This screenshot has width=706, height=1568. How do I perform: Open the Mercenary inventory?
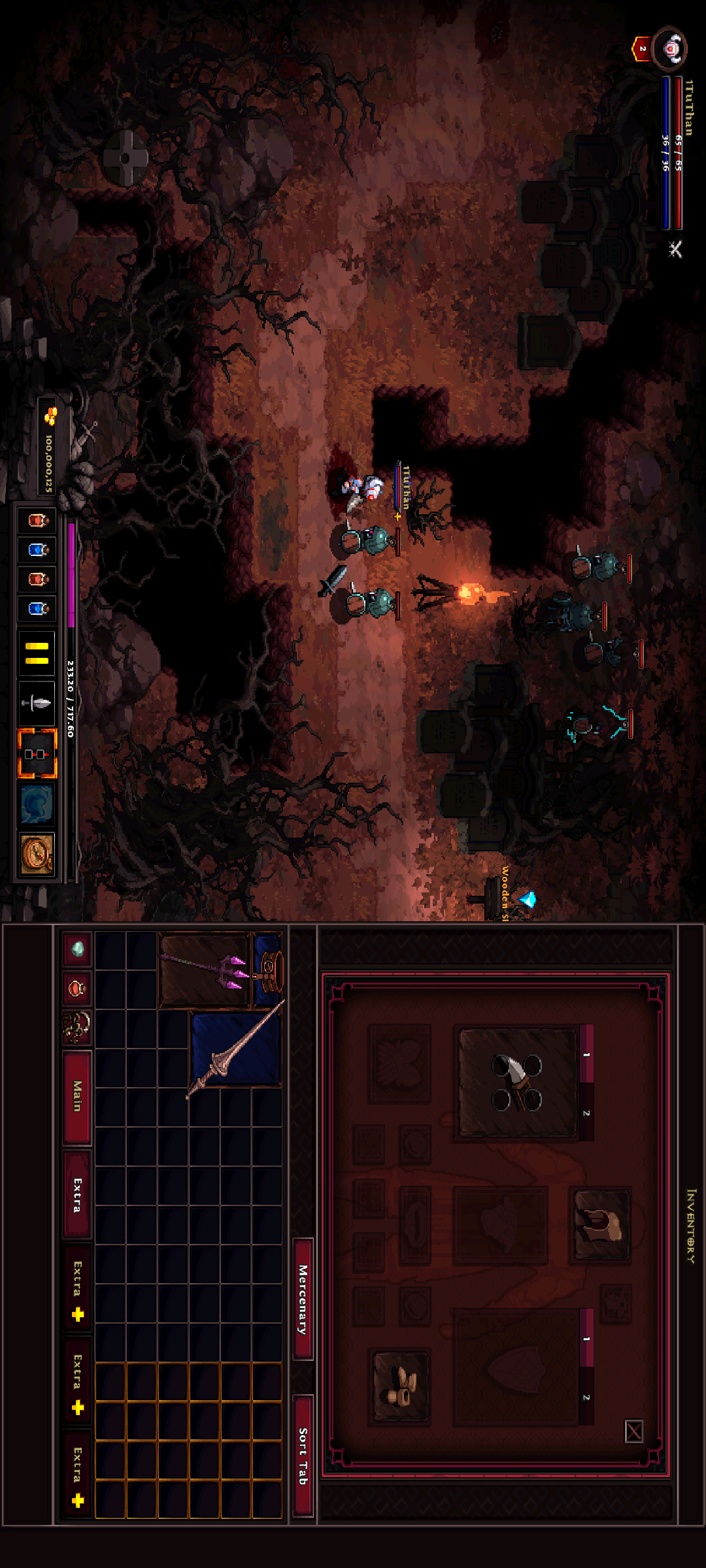[x=303, y=1299]
